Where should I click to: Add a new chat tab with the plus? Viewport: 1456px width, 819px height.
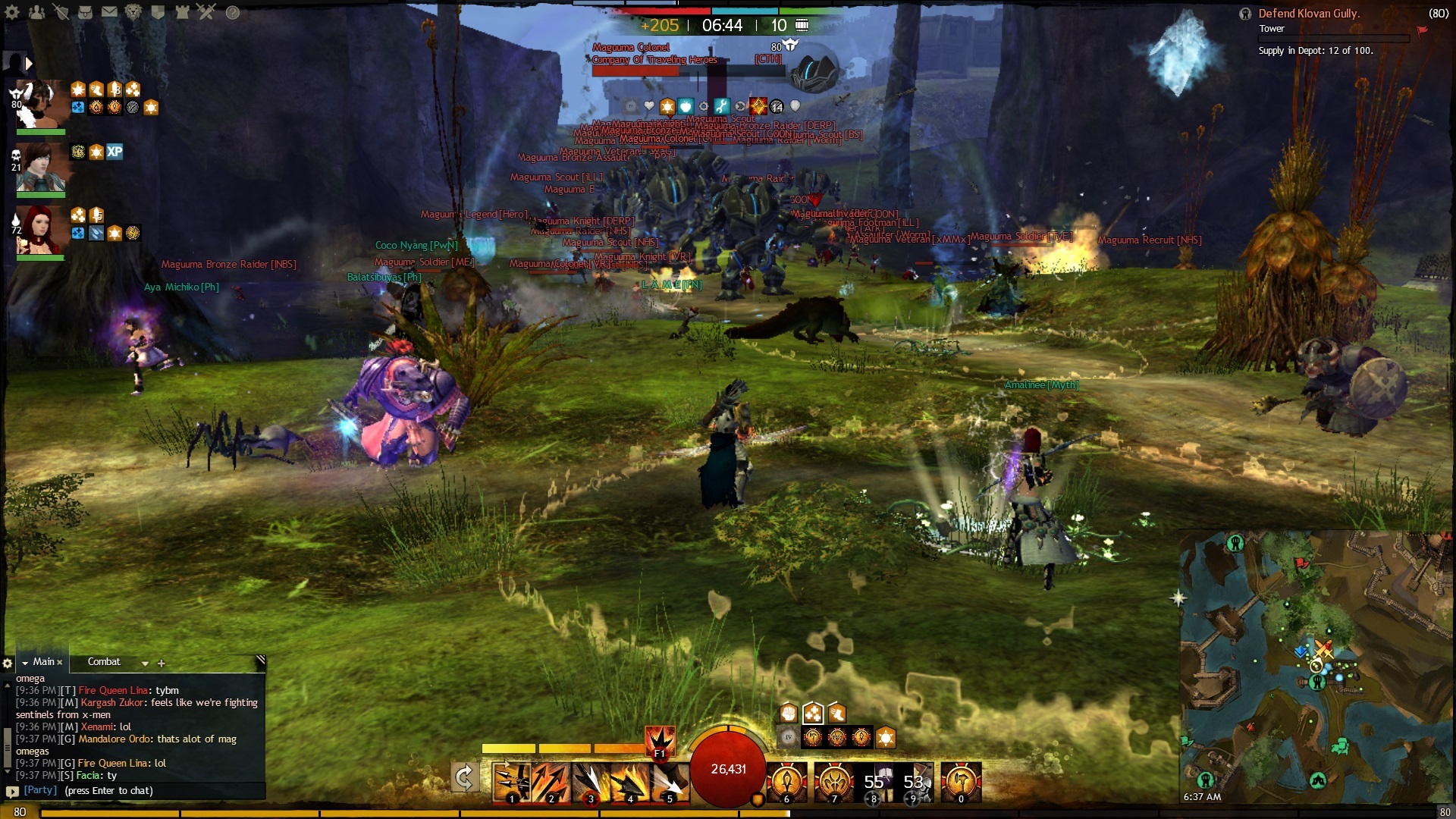click(x=162, y=664)
